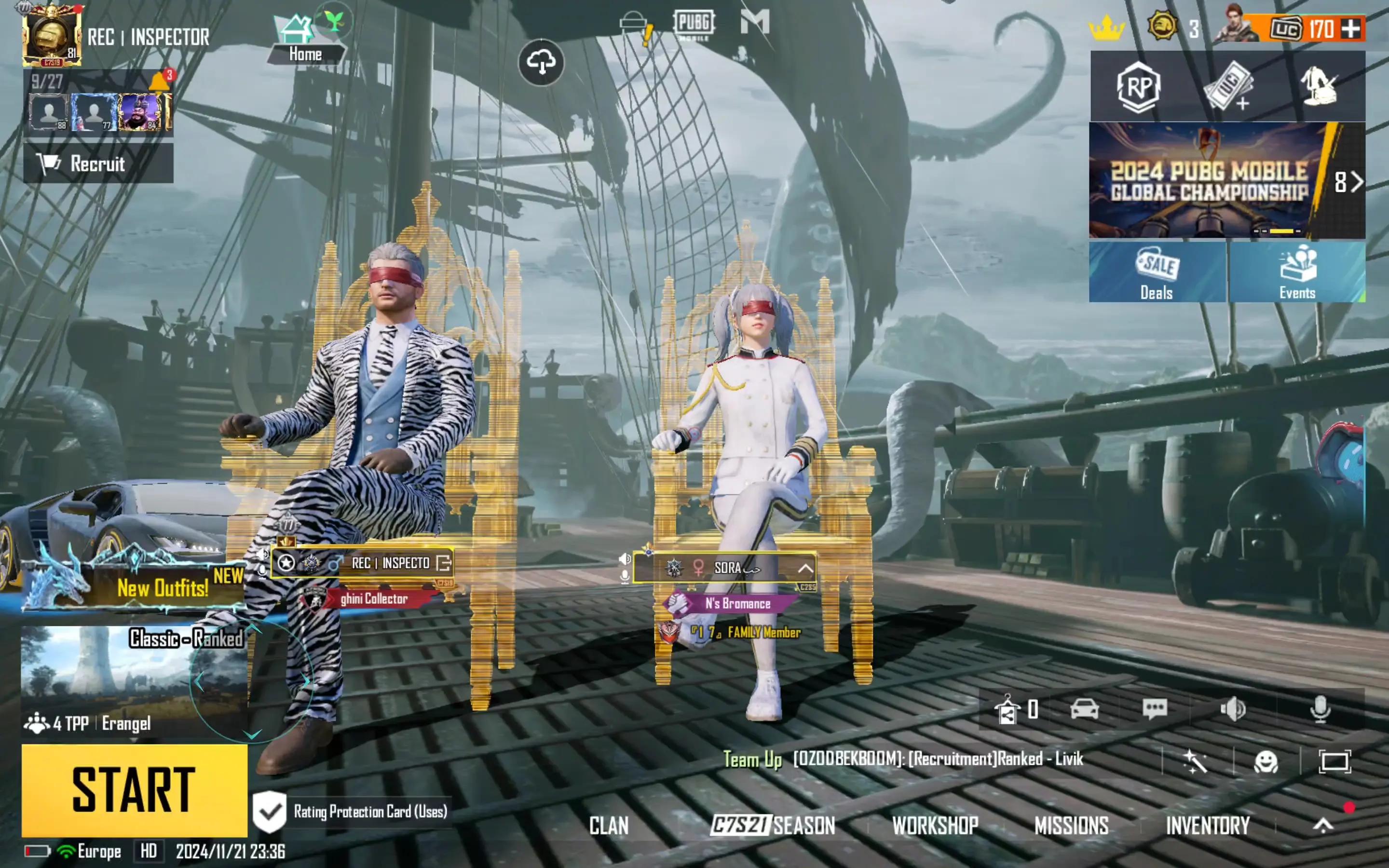This screenshot has height=868, width=1389.
Task: Click the cloud download icon
Action: pos(541,62)
